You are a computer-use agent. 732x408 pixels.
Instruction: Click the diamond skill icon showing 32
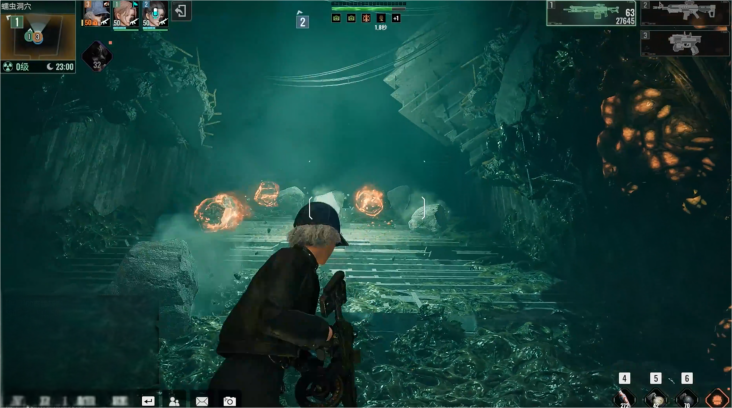click(99, 55)
